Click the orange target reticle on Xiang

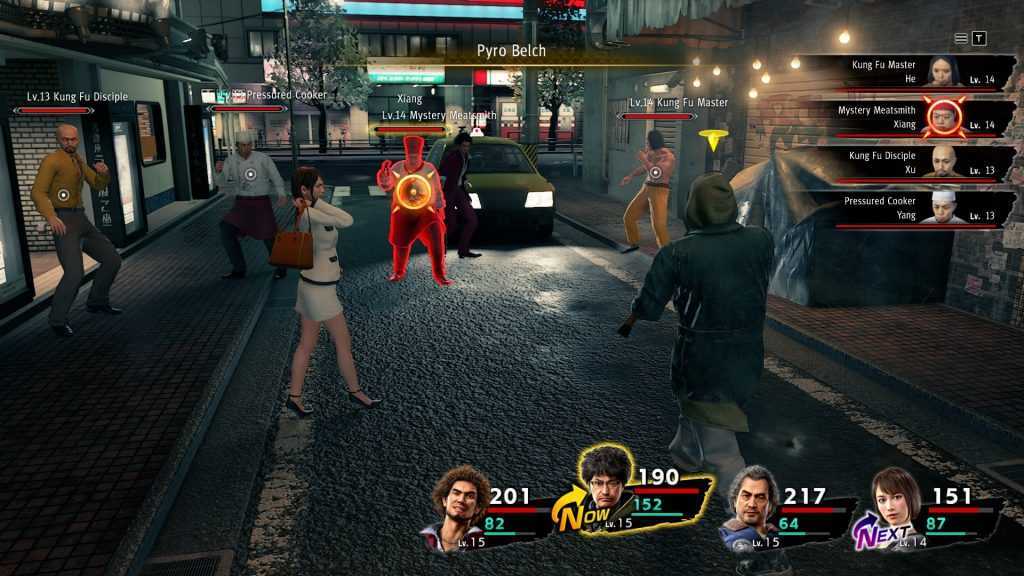407,190
